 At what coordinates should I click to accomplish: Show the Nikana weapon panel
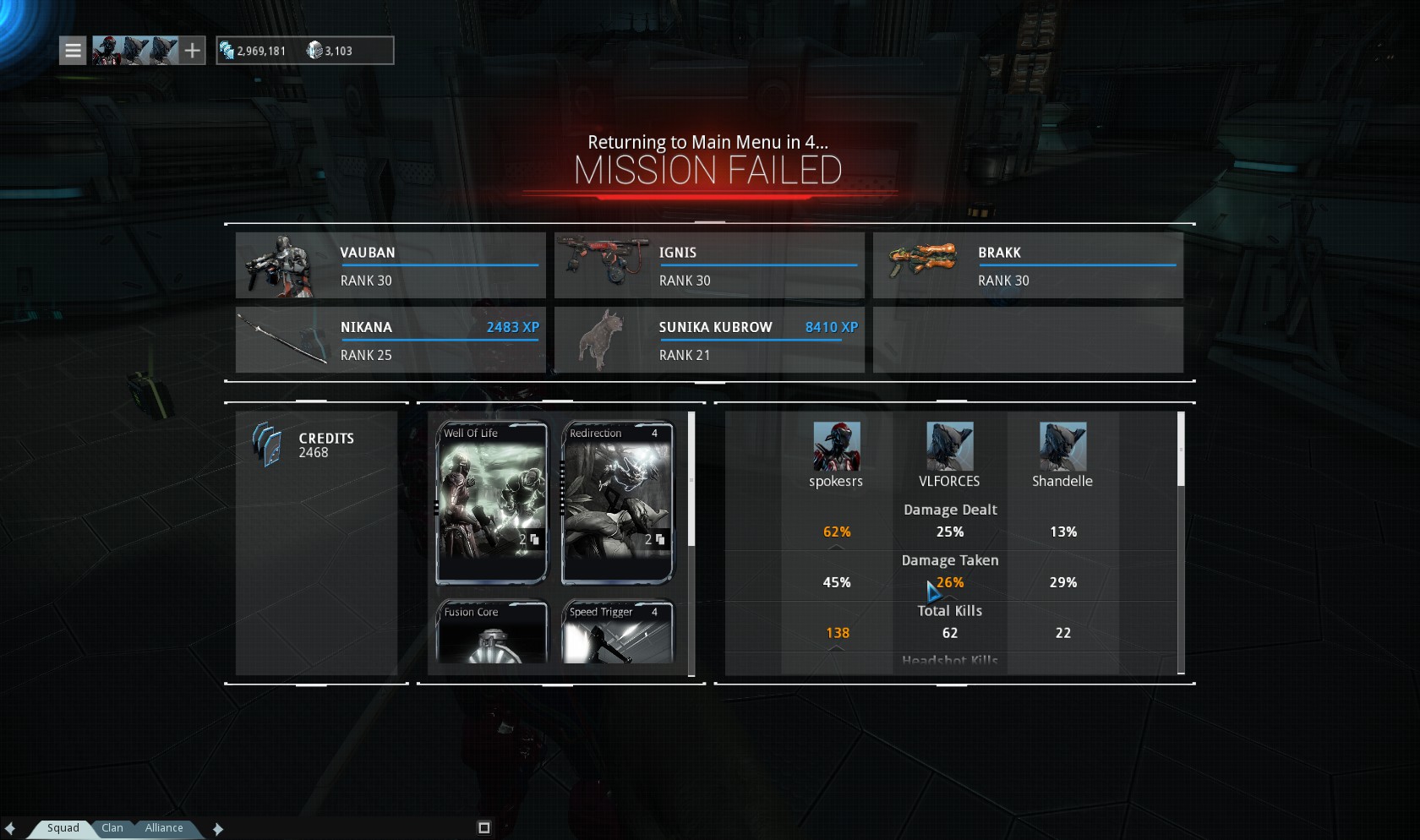pyautogui.click(x=390, y=340)
